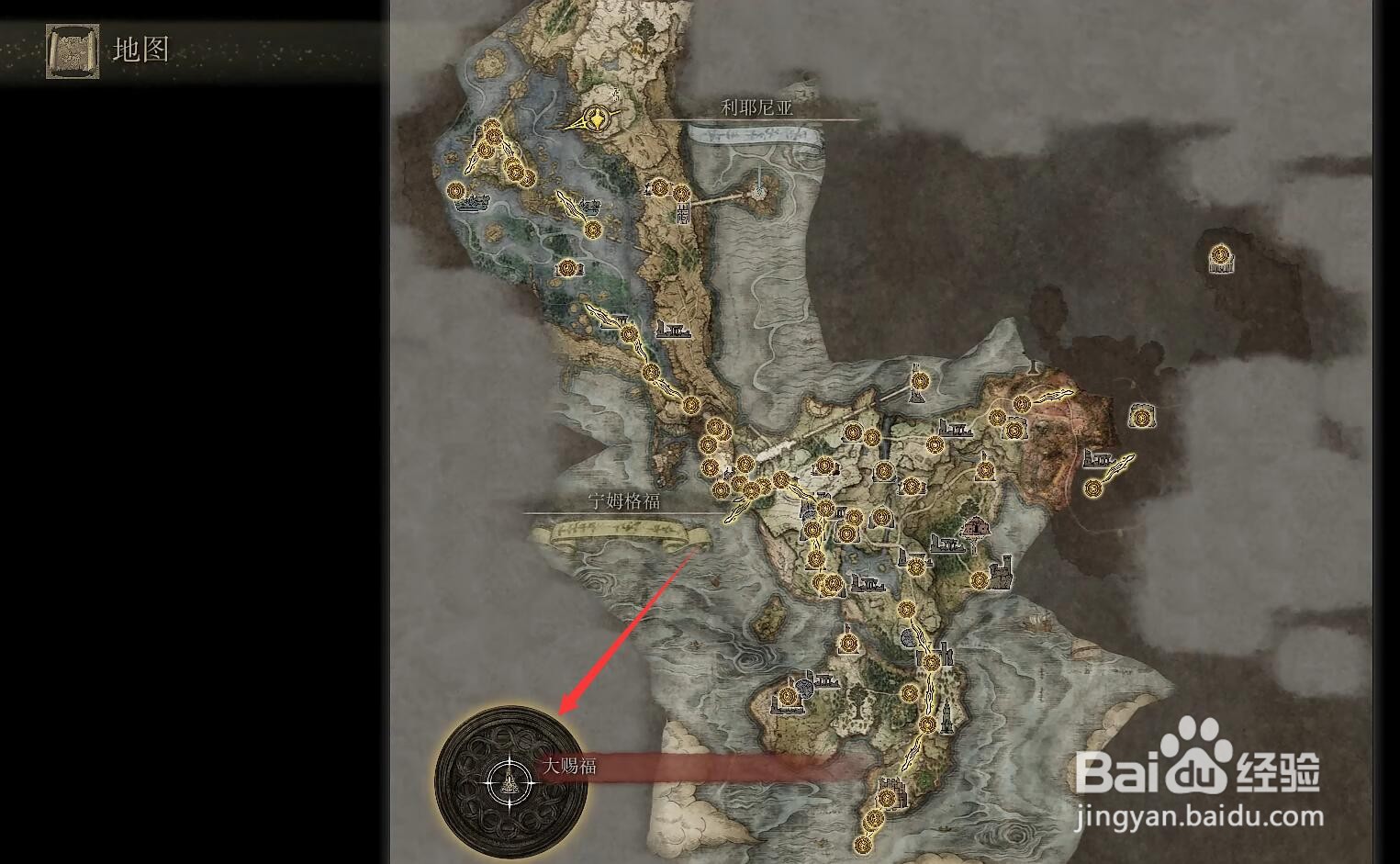Screen dimensions: 1400x864
Task: Click the map scroll icon beside the 地图 title
Action: (72, 50)
